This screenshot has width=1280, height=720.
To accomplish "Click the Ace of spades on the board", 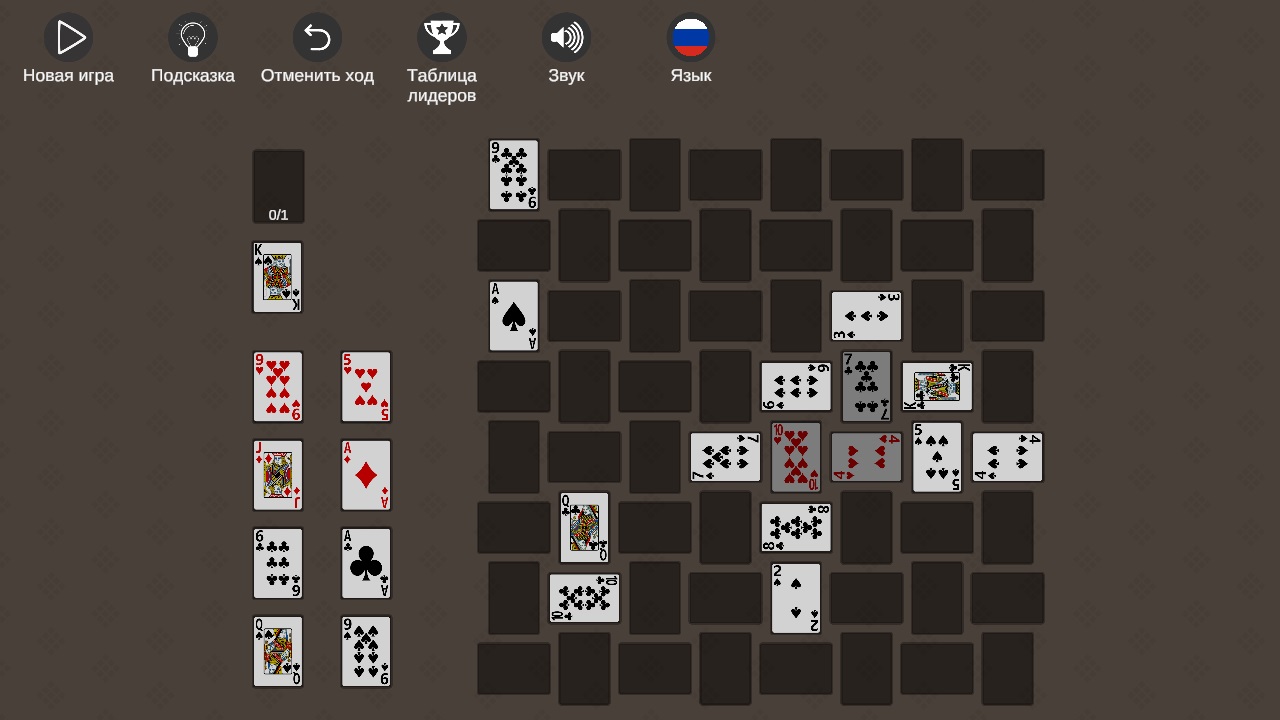I will tap(513, 316).
